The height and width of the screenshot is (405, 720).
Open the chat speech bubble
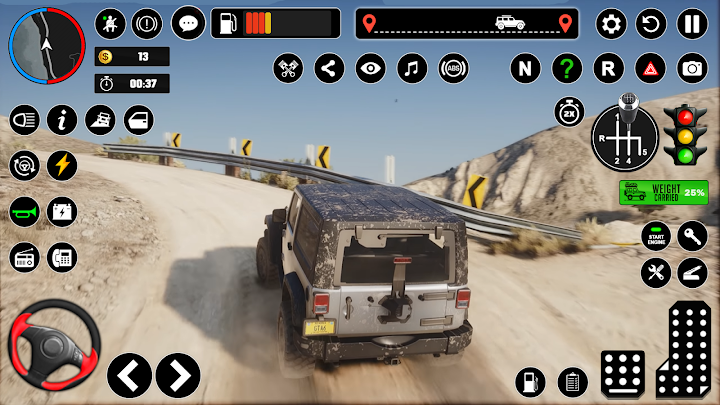187,22
